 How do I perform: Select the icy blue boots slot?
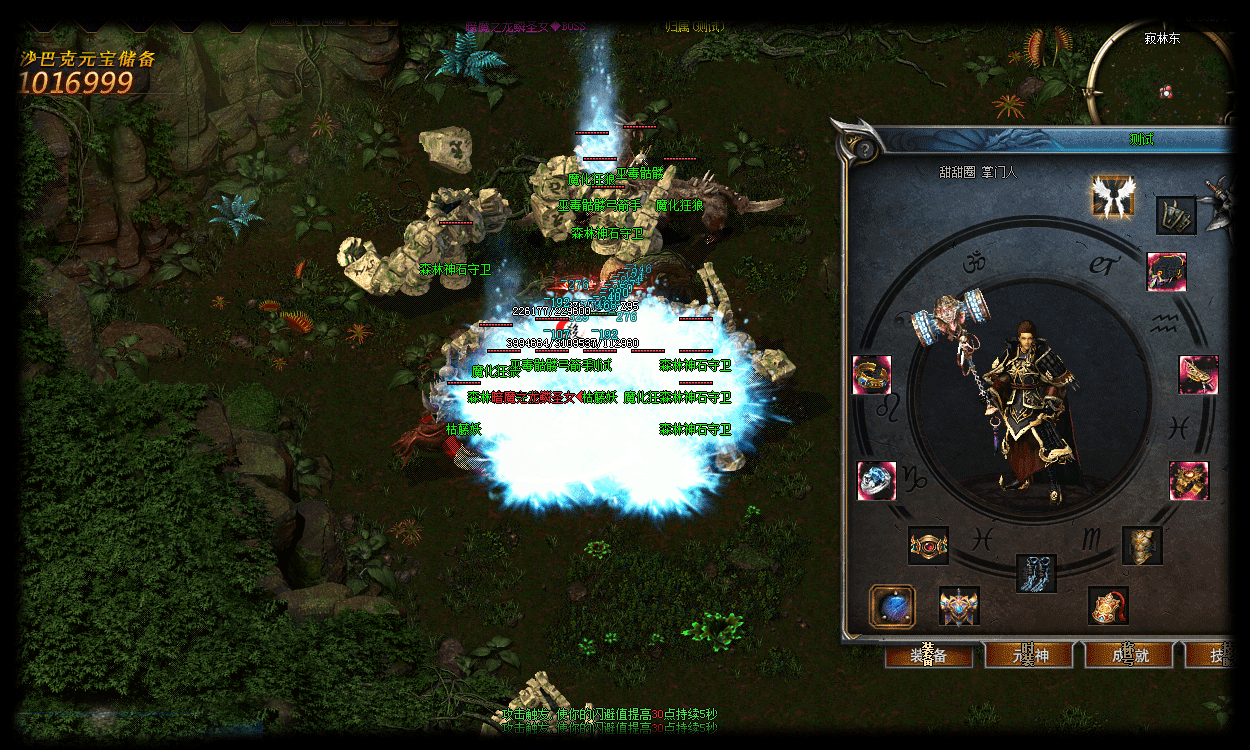(1036, 573)
